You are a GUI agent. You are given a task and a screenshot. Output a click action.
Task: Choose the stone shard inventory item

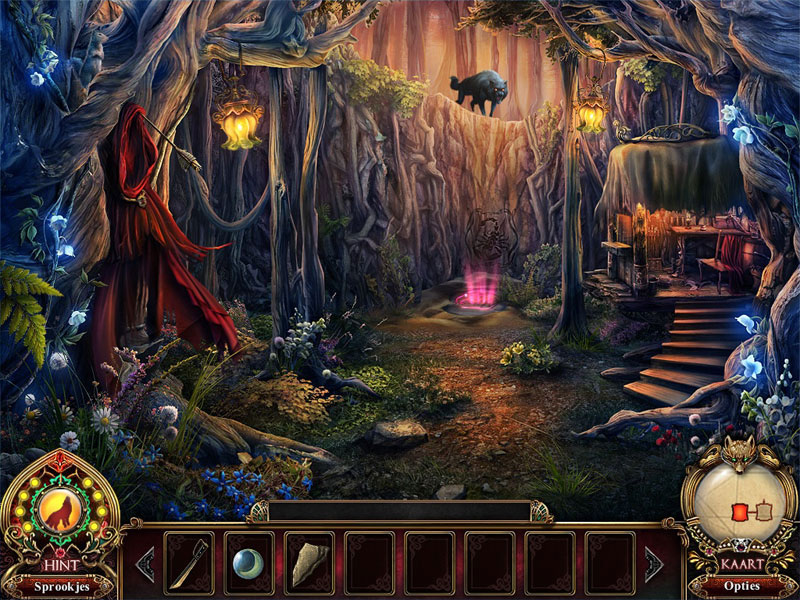[x=308, y=563]
